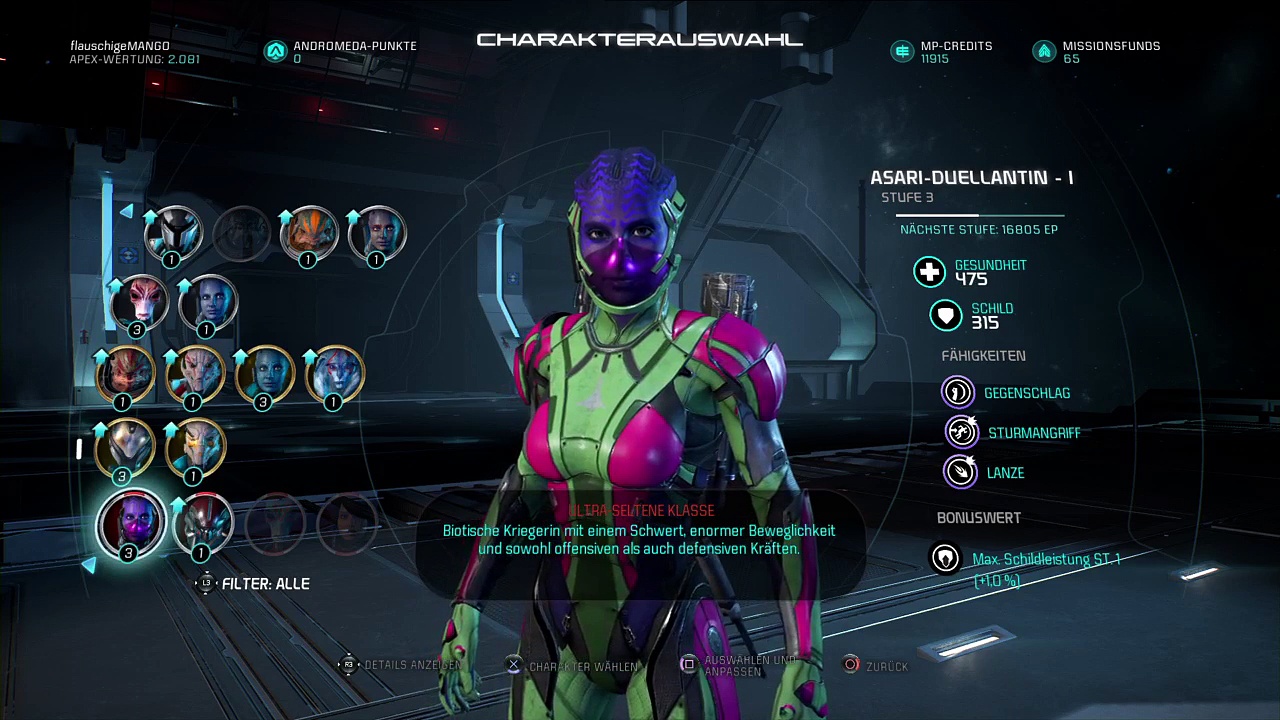This screenshot has height=720, width=1280.
Task: Open the Gegenschlag ability icon
Action: 958,392
